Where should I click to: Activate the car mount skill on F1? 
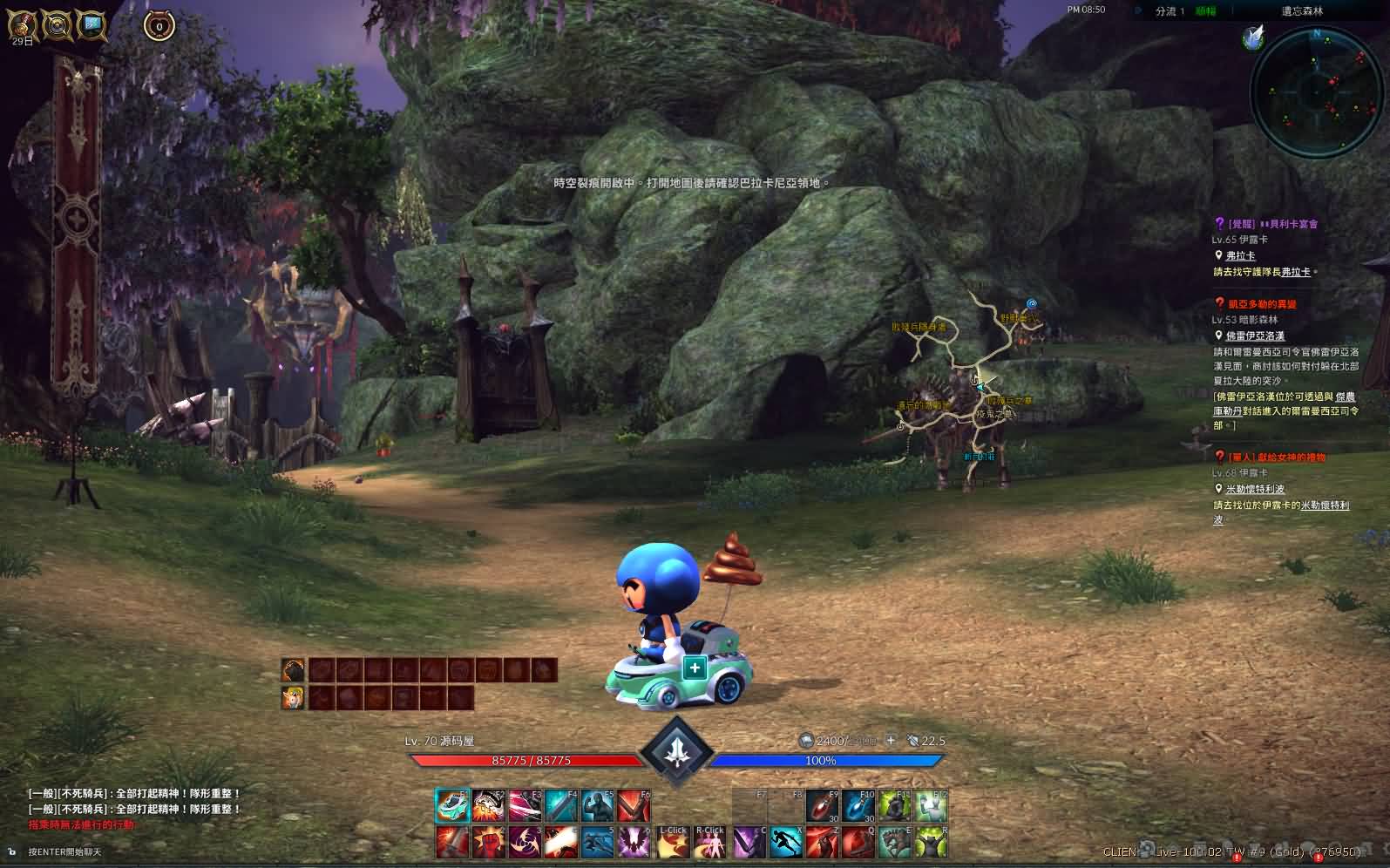(452, 806)
